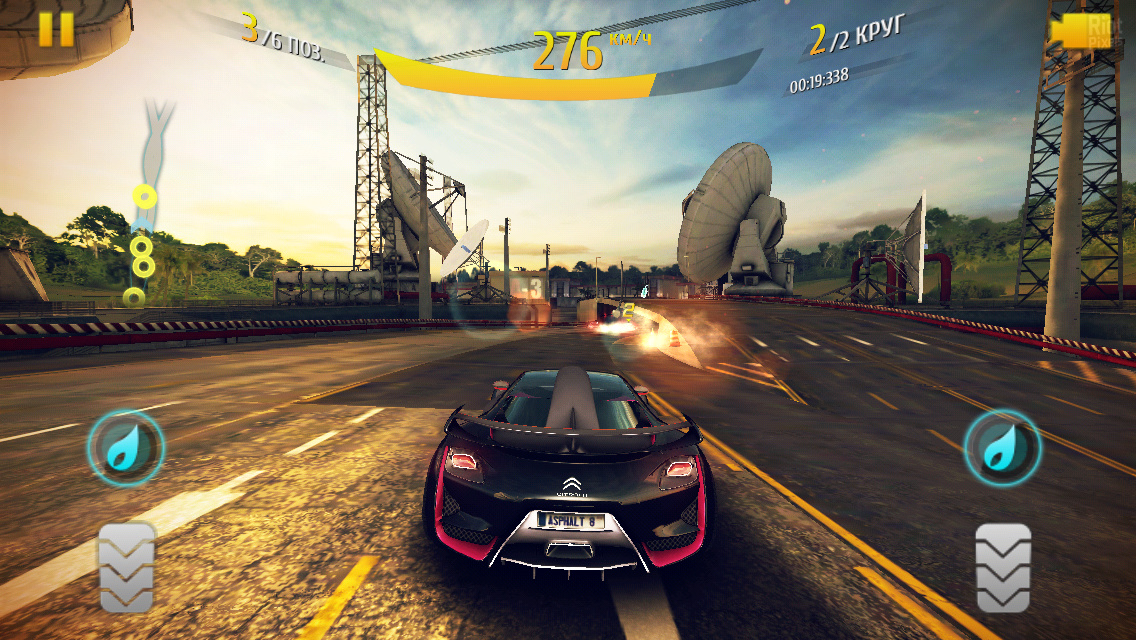This screenshot has height=640, width=1136.
Task: Apply the right-hand brake chevron button
Action: [x=1003, y=567]
